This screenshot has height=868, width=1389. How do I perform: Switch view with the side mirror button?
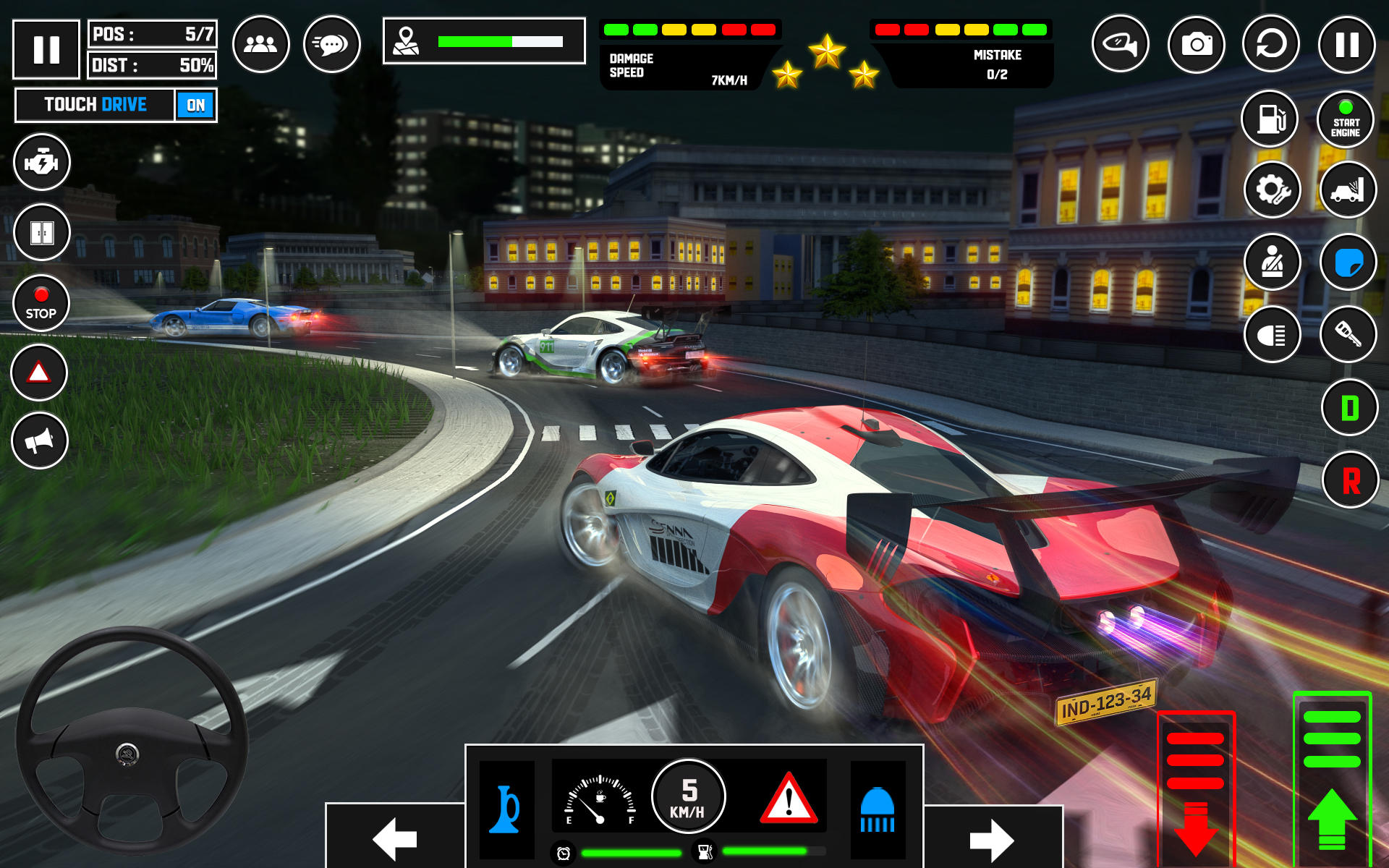(x=1120, y=45)
